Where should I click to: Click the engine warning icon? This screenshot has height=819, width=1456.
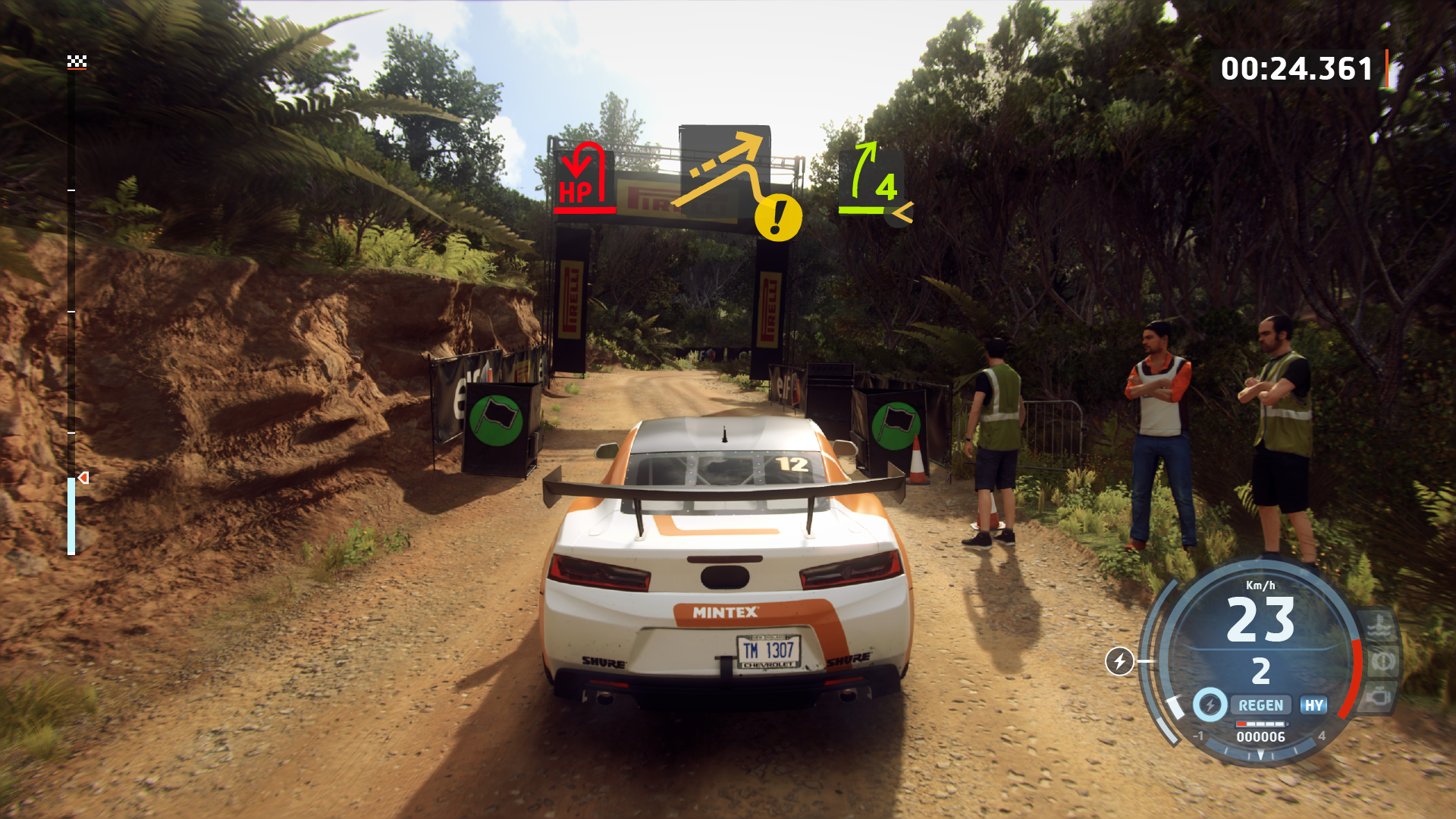1379,696
